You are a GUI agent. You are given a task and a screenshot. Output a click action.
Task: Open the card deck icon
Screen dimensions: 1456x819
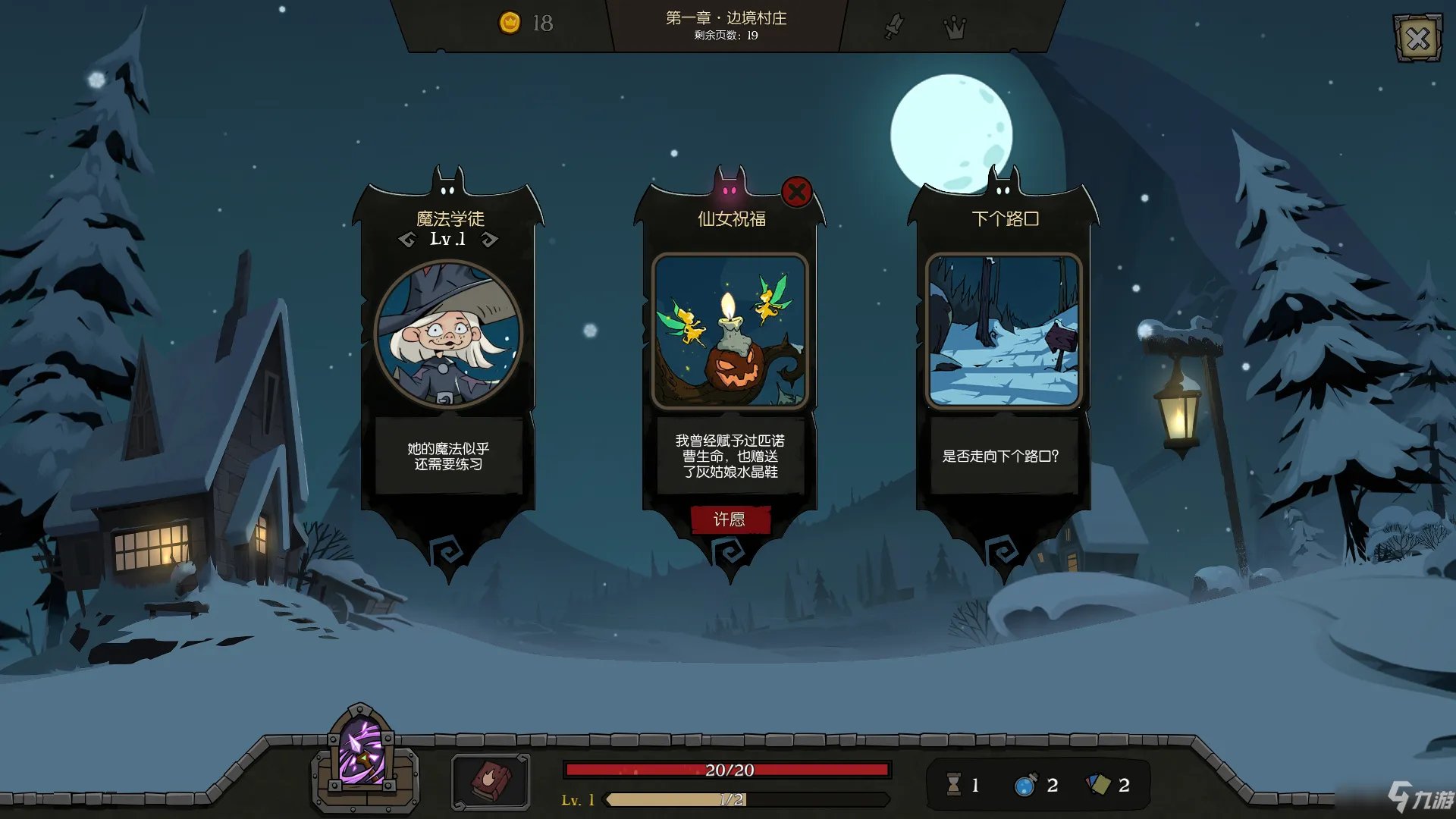tap(1098, 785)
